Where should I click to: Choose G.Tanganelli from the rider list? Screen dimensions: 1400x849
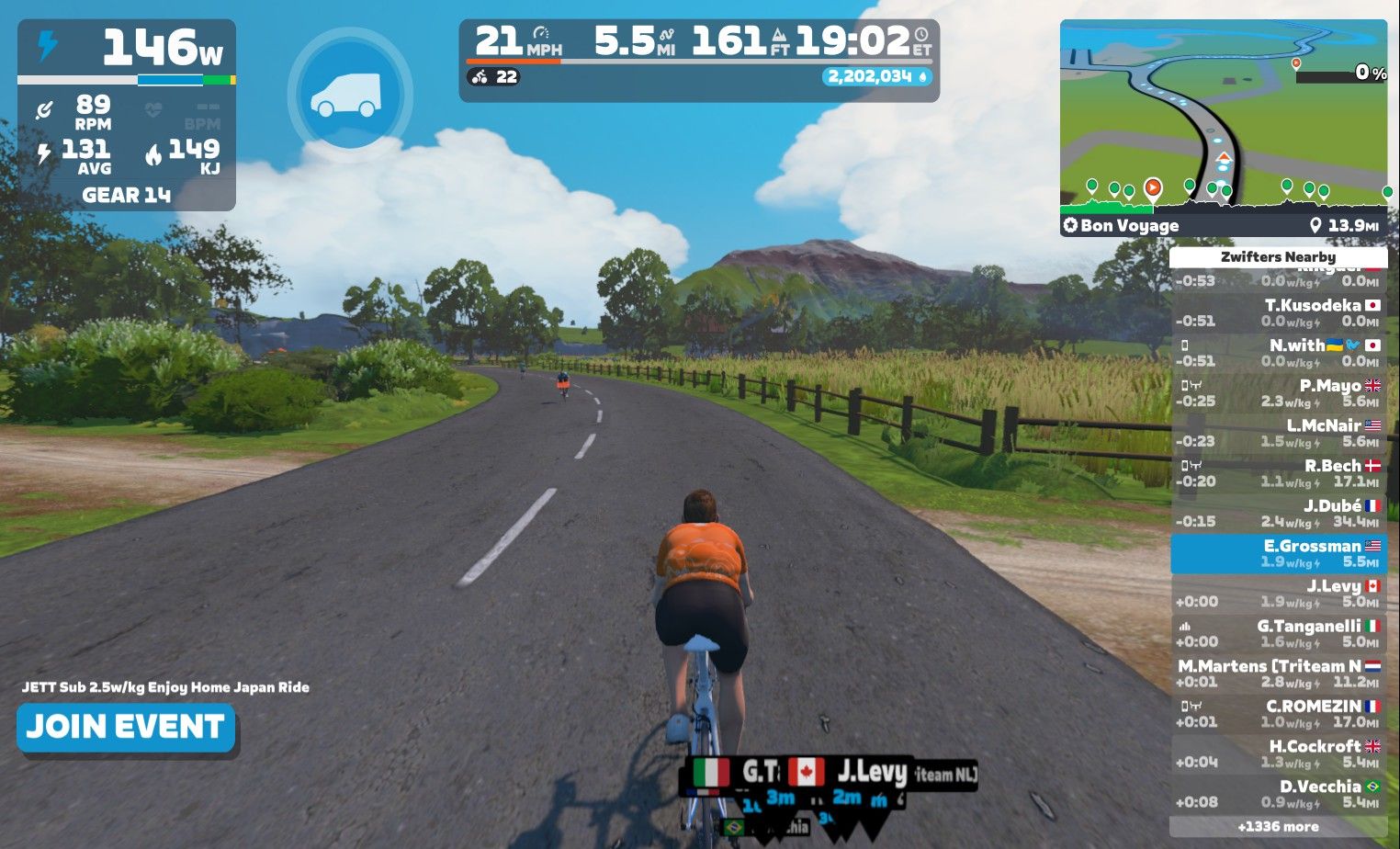click(1279, 633)
